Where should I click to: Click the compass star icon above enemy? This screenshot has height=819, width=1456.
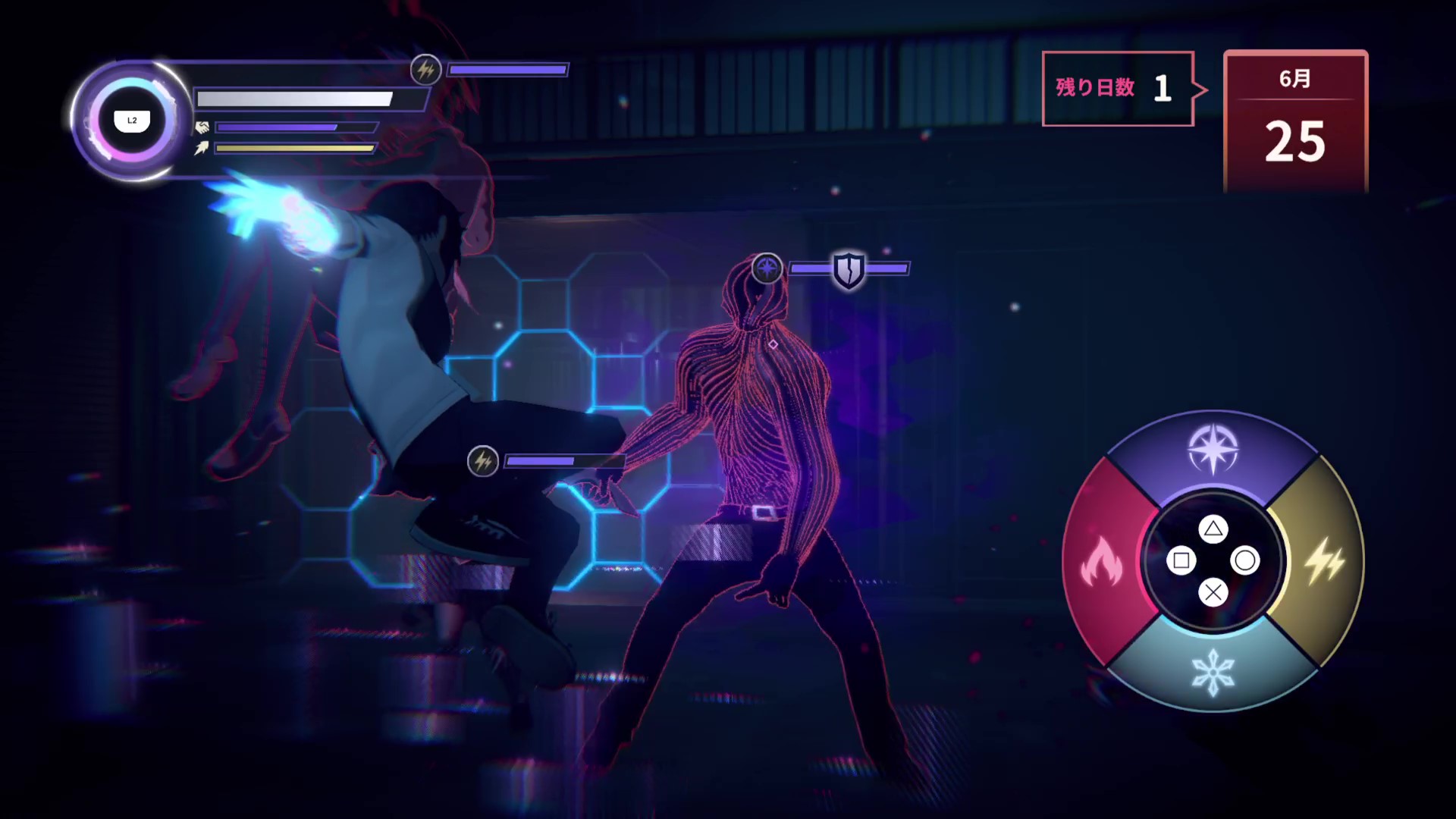click(x=767, y=268)
